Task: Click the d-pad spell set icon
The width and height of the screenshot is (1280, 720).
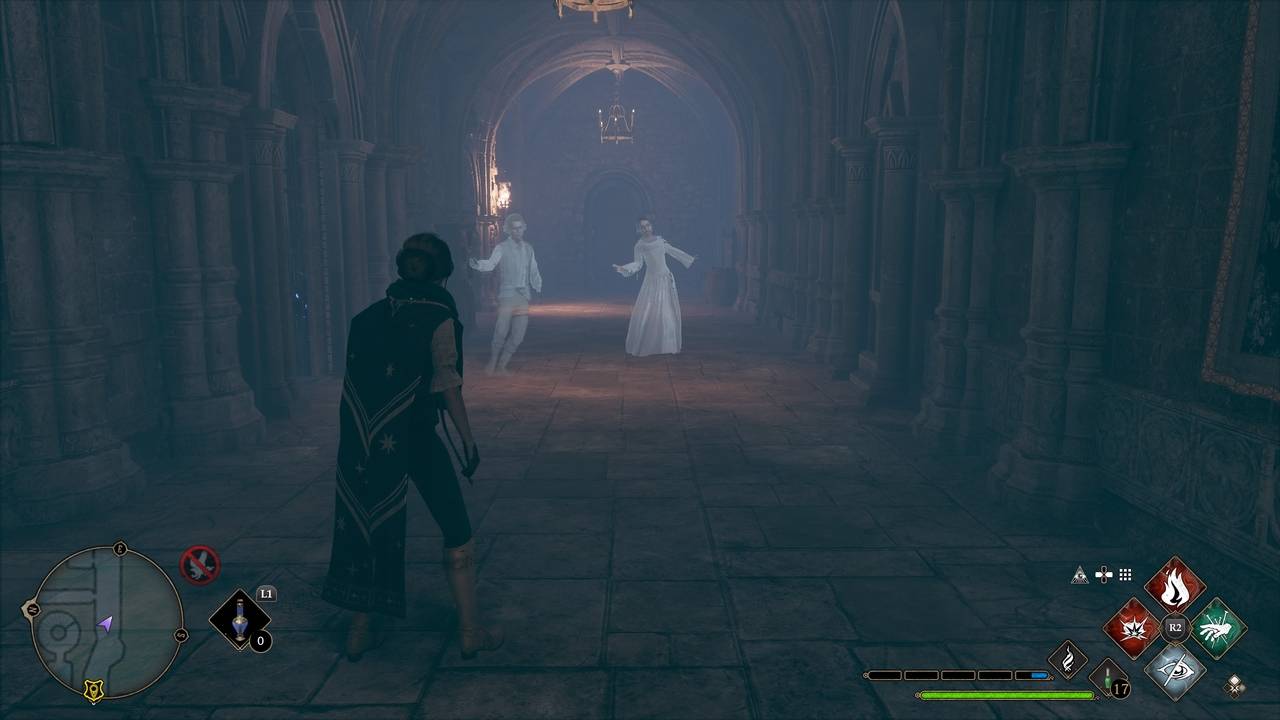Action: click(1104, 574)
